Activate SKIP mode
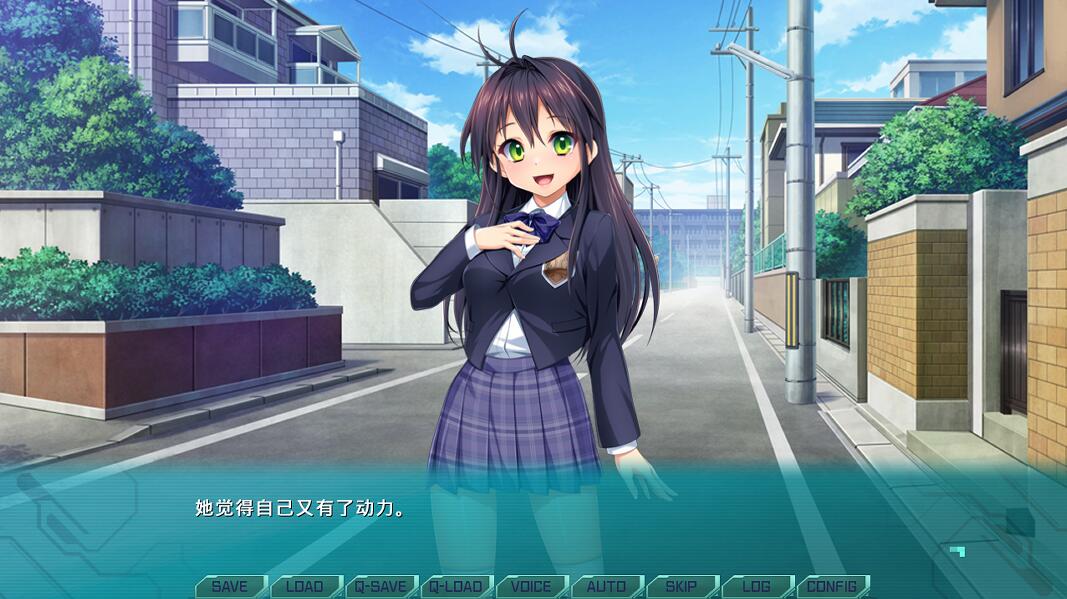 pos(681,587)
